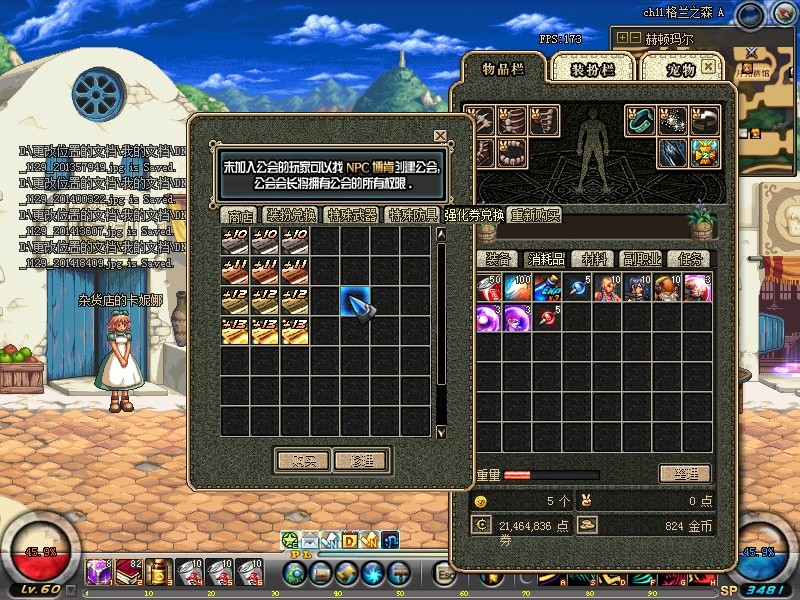Click the 整理 sort inventory button

pyautogui.click(x=685, y=473)
